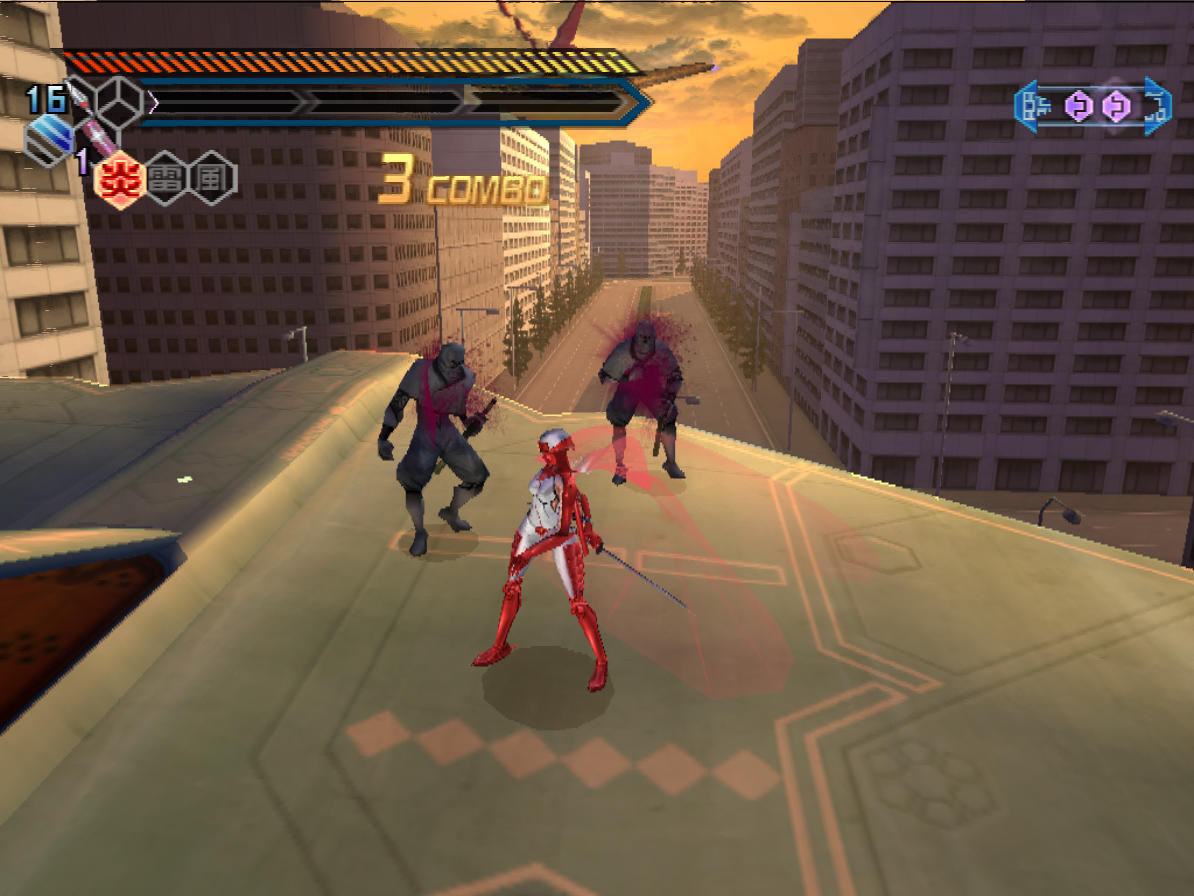
Task: Select the blue-striped hexagon icon
Action: [50, 140]
